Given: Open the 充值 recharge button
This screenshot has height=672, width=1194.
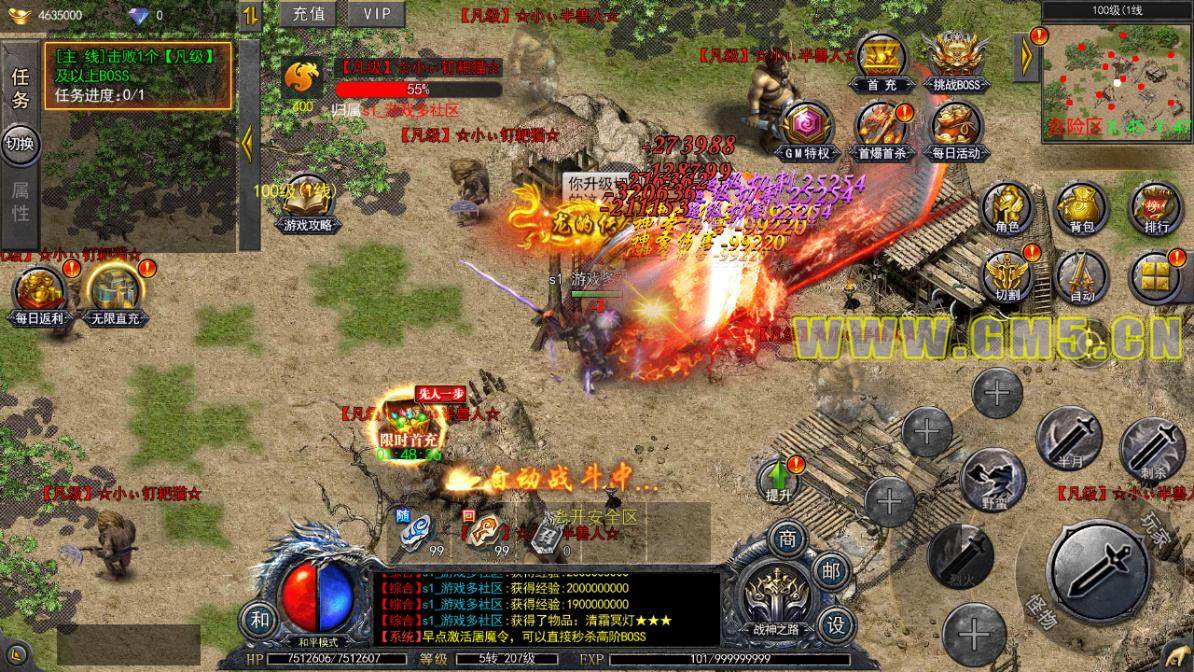Looking at the screenshot, I should point(310,14).
